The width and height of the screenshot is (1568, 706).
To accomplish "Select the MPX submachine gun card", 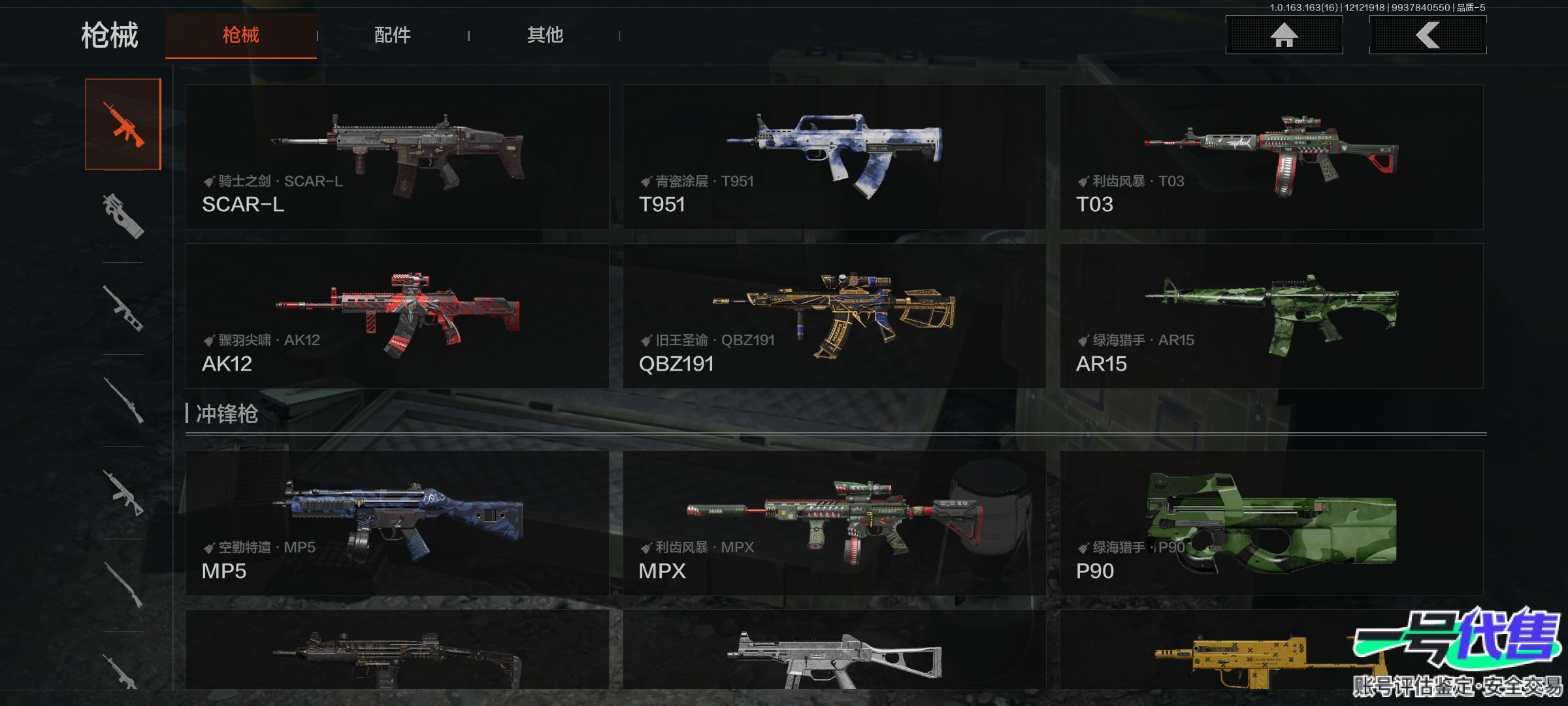I will click(834, 523).
